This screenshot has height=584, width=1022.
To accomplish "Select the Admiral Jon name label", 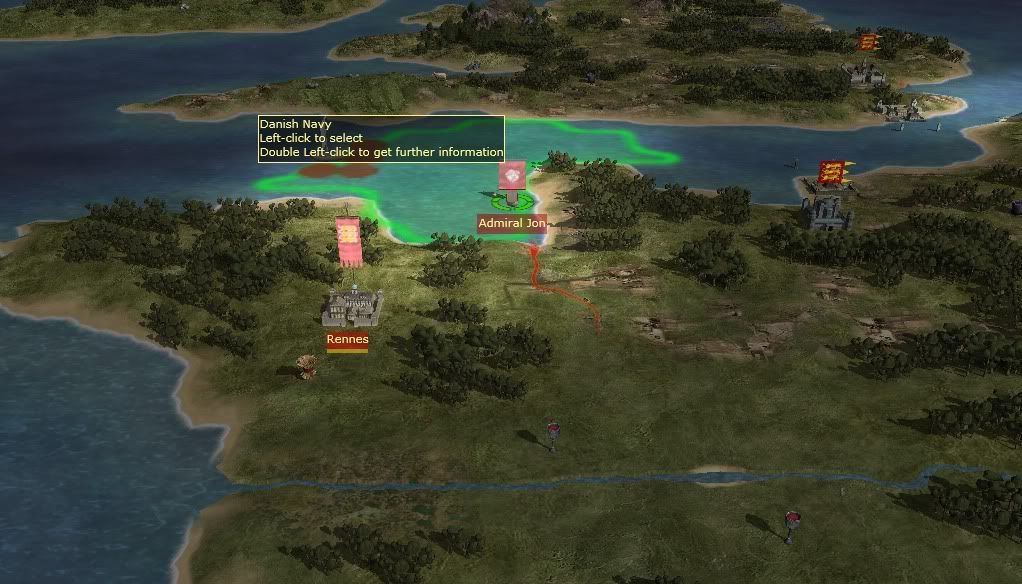I will pos(511,223).
